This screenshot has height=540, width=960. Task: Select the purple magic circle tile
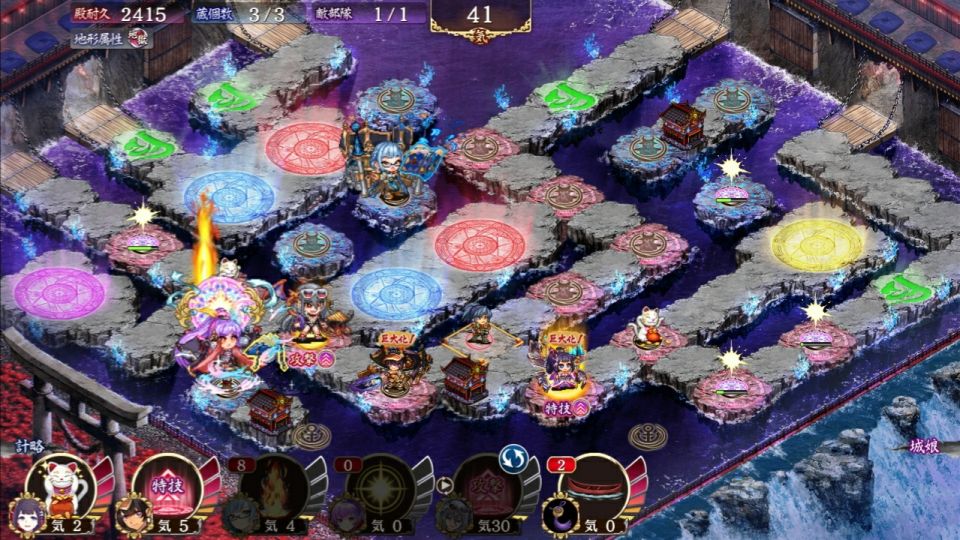tap(60, 293)
